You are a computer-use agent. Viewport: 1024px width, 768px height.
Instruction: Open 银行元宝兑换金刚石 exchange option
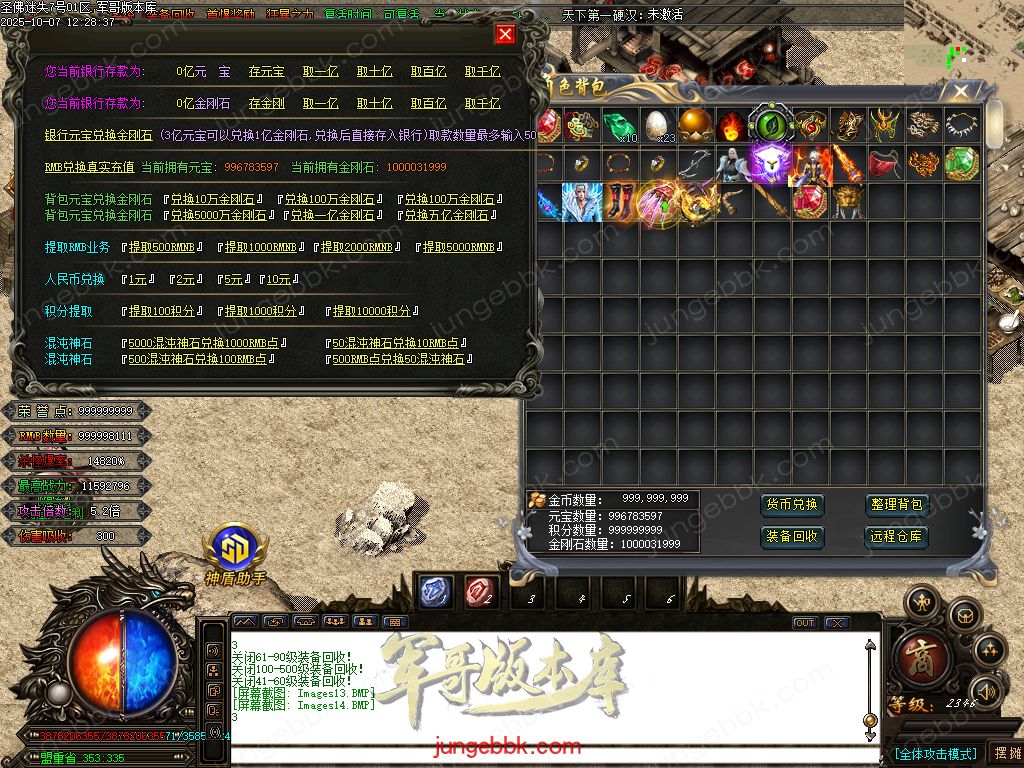click(x=98, y=135)
